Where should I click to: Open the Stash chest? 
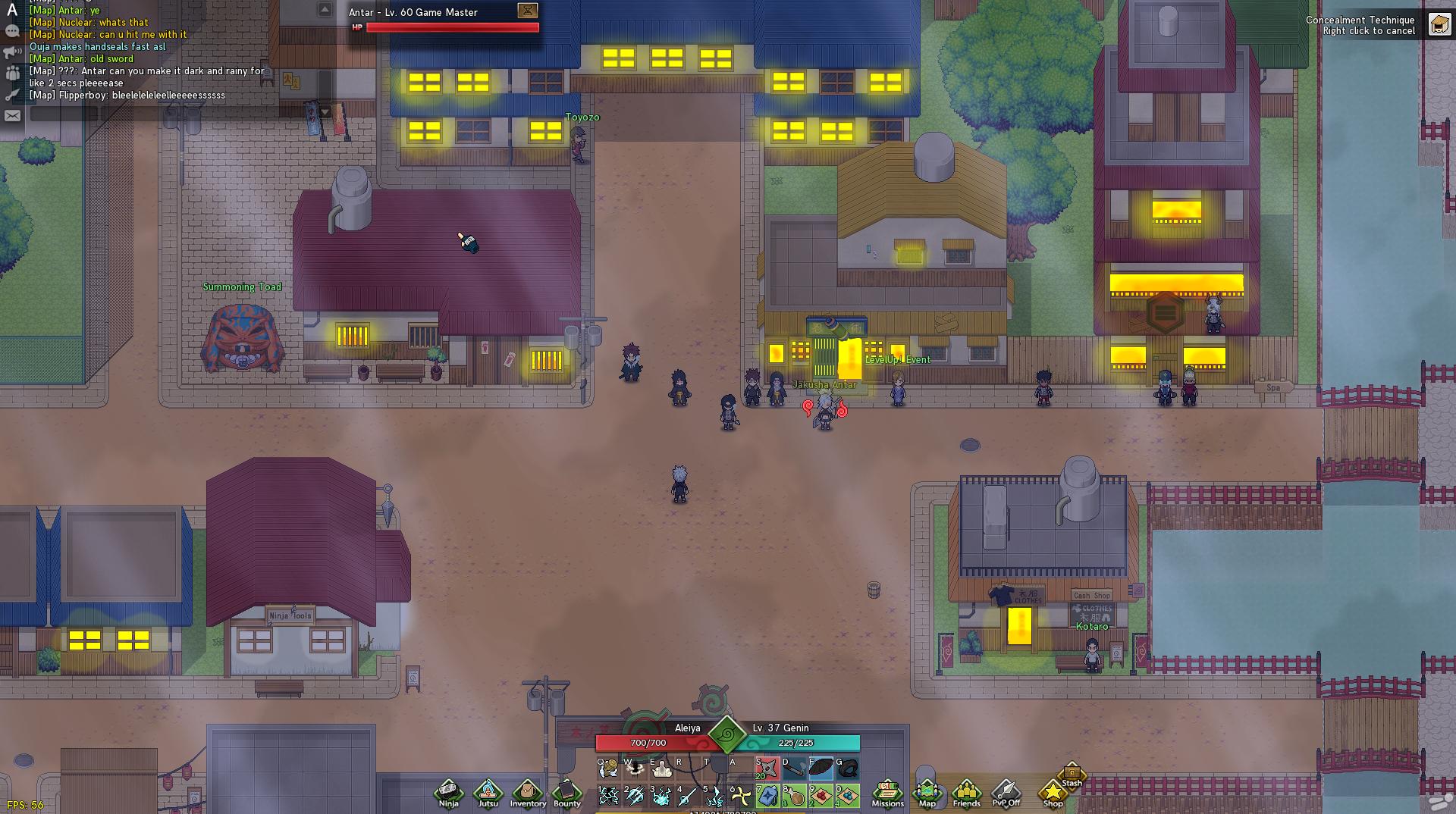coord(1072,775)
